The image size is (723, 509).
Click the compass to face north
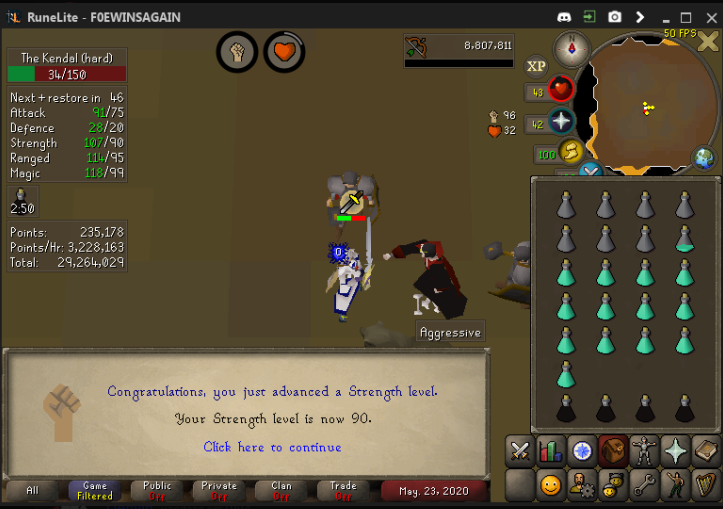572,47
